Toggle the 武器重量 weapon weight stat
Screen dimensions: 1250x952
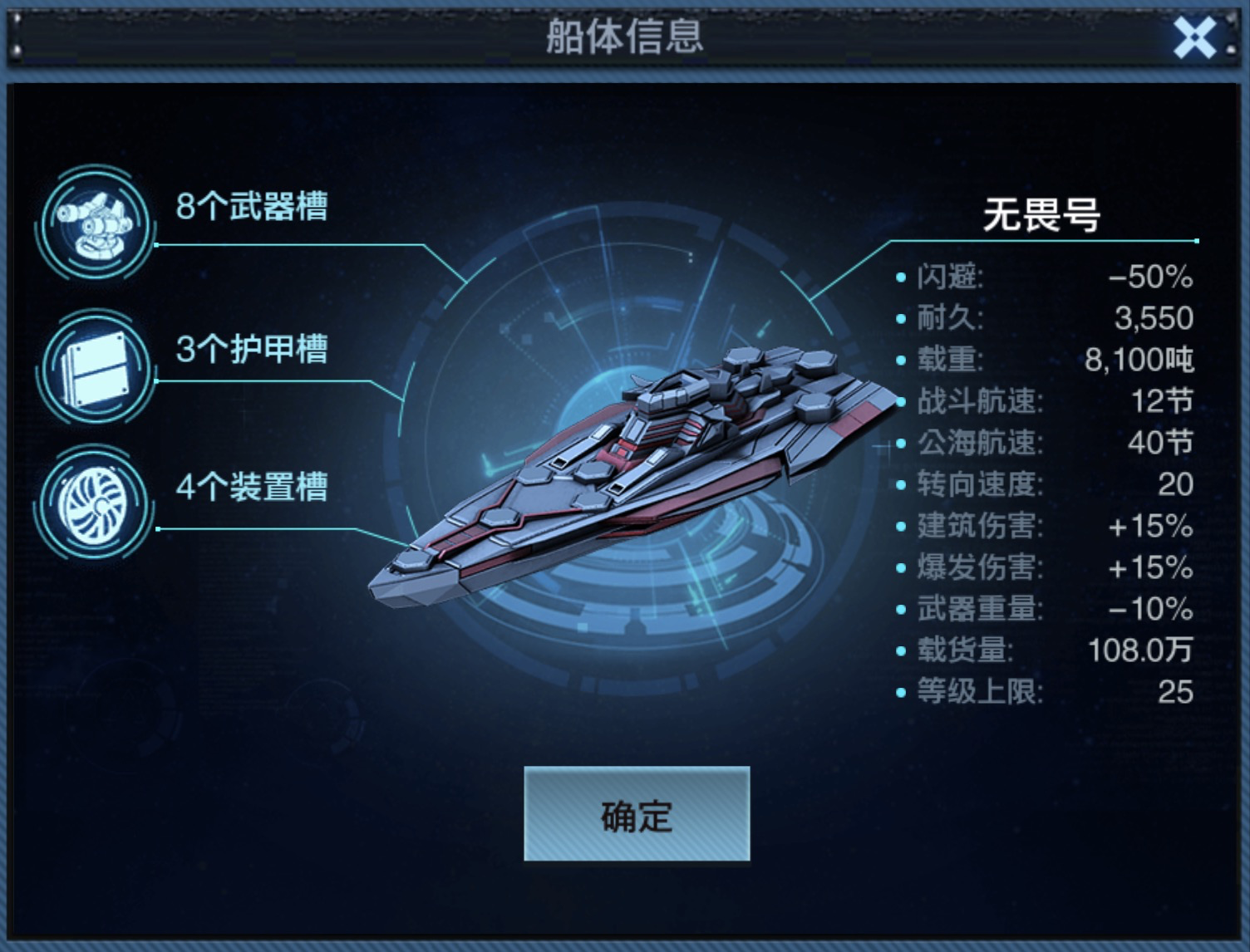coord(1039,611)
